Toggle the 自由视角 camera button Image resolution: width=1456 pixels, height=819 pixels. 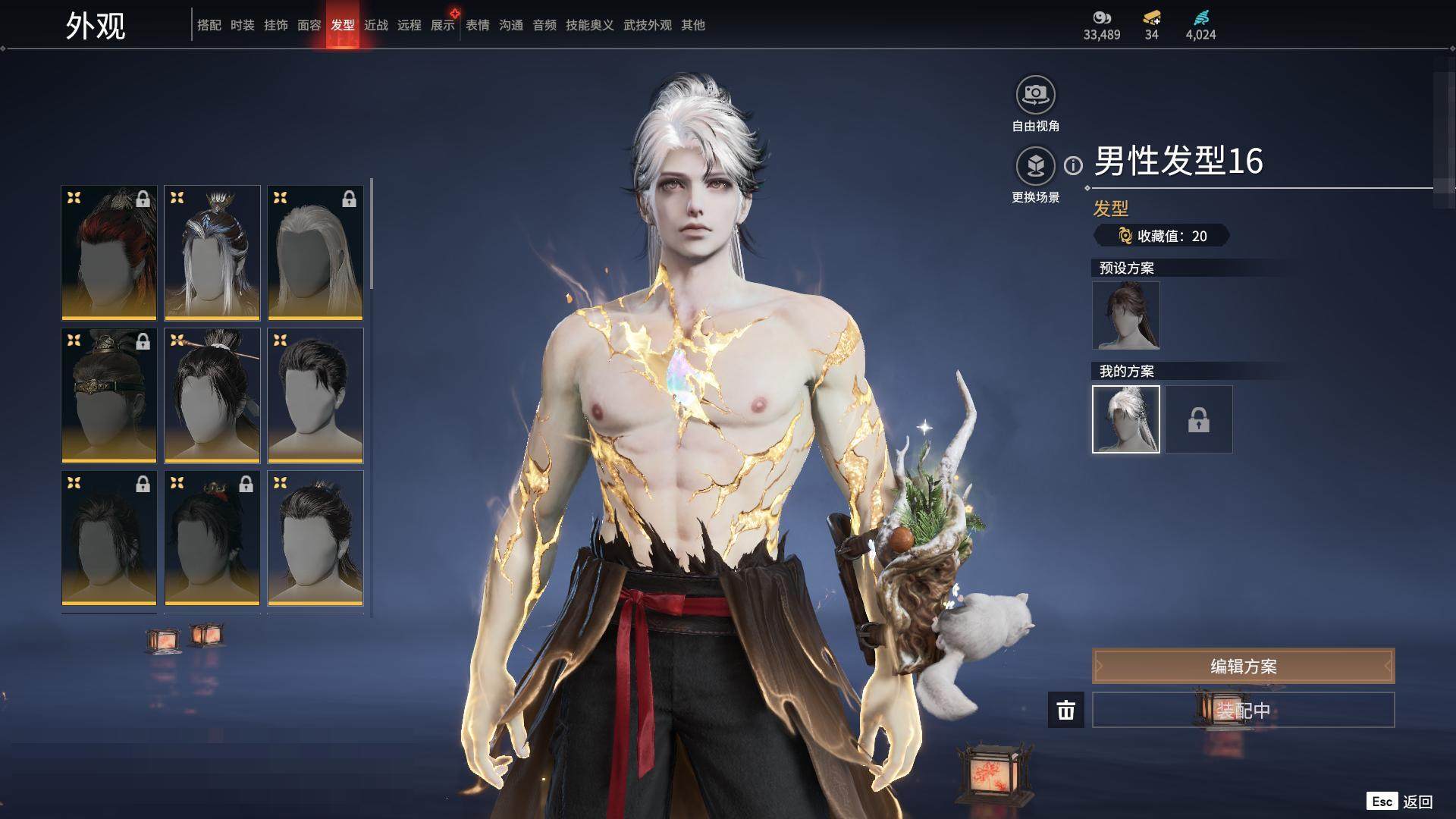tap(1035, 95)
